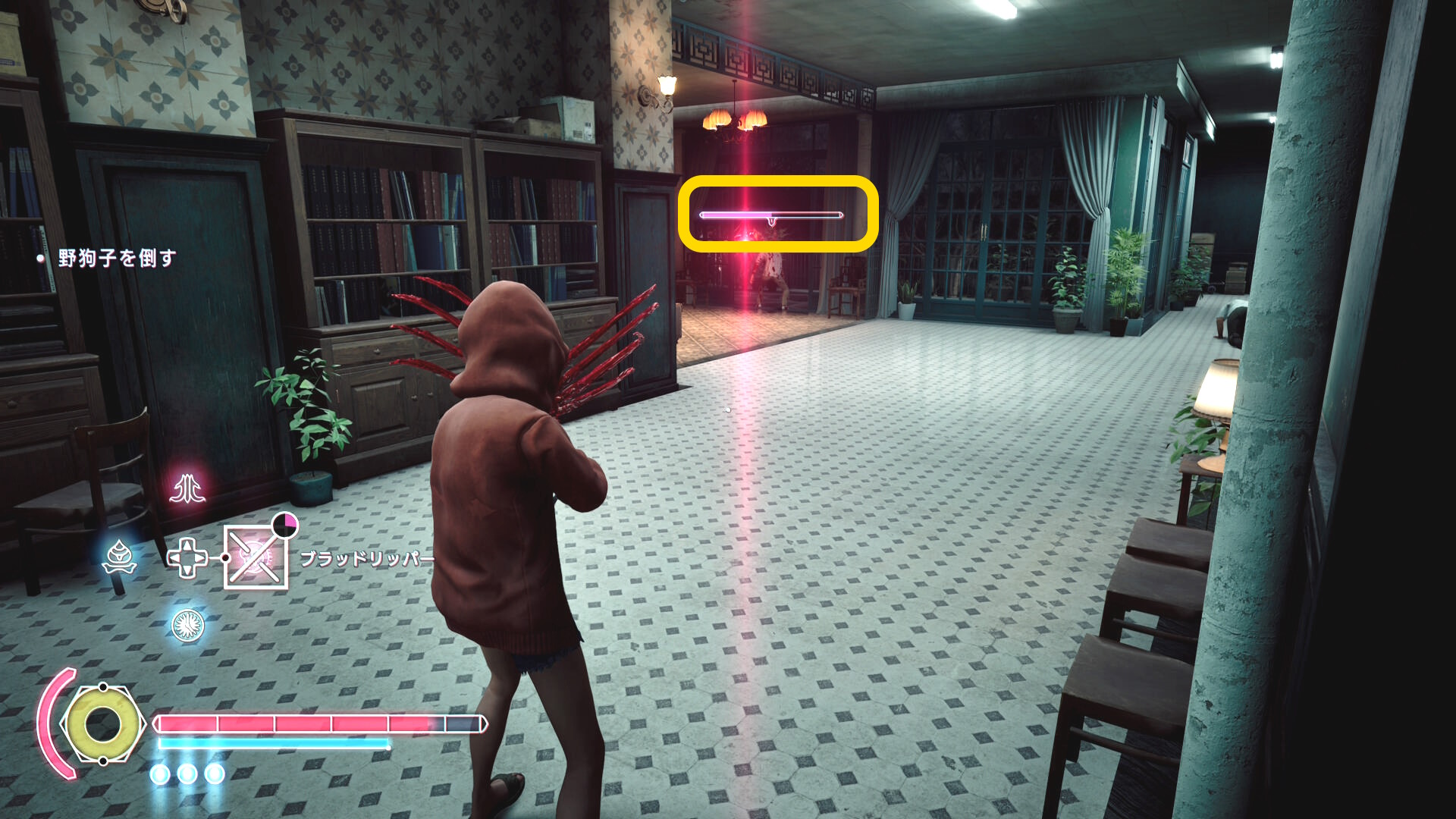Select the crossed-out Blood Ripper ability slot
The height and width of the screenshot is (819, 1456).
coord(256,559)
